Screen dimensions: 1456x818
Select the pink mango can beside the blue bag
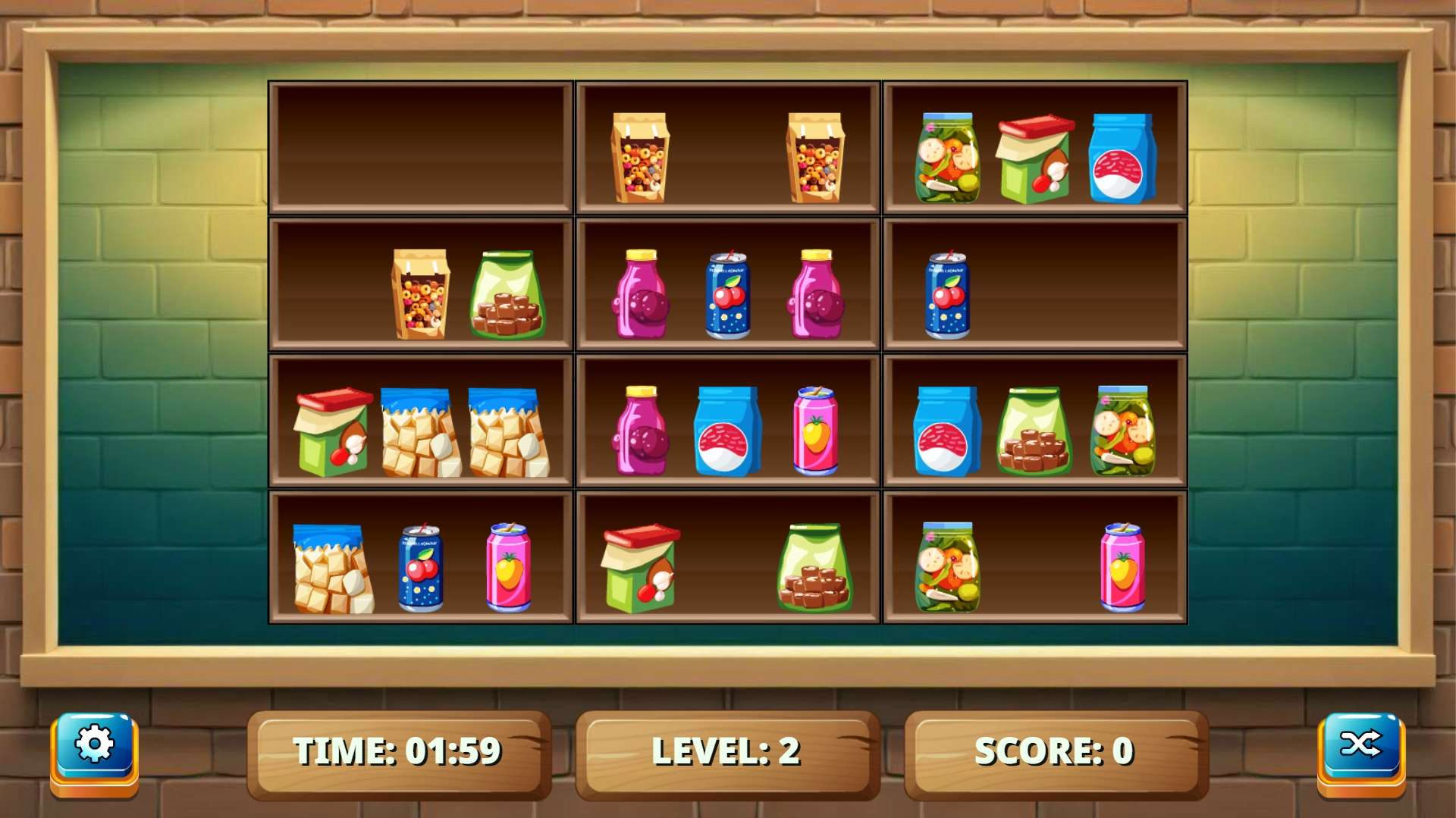815,431
